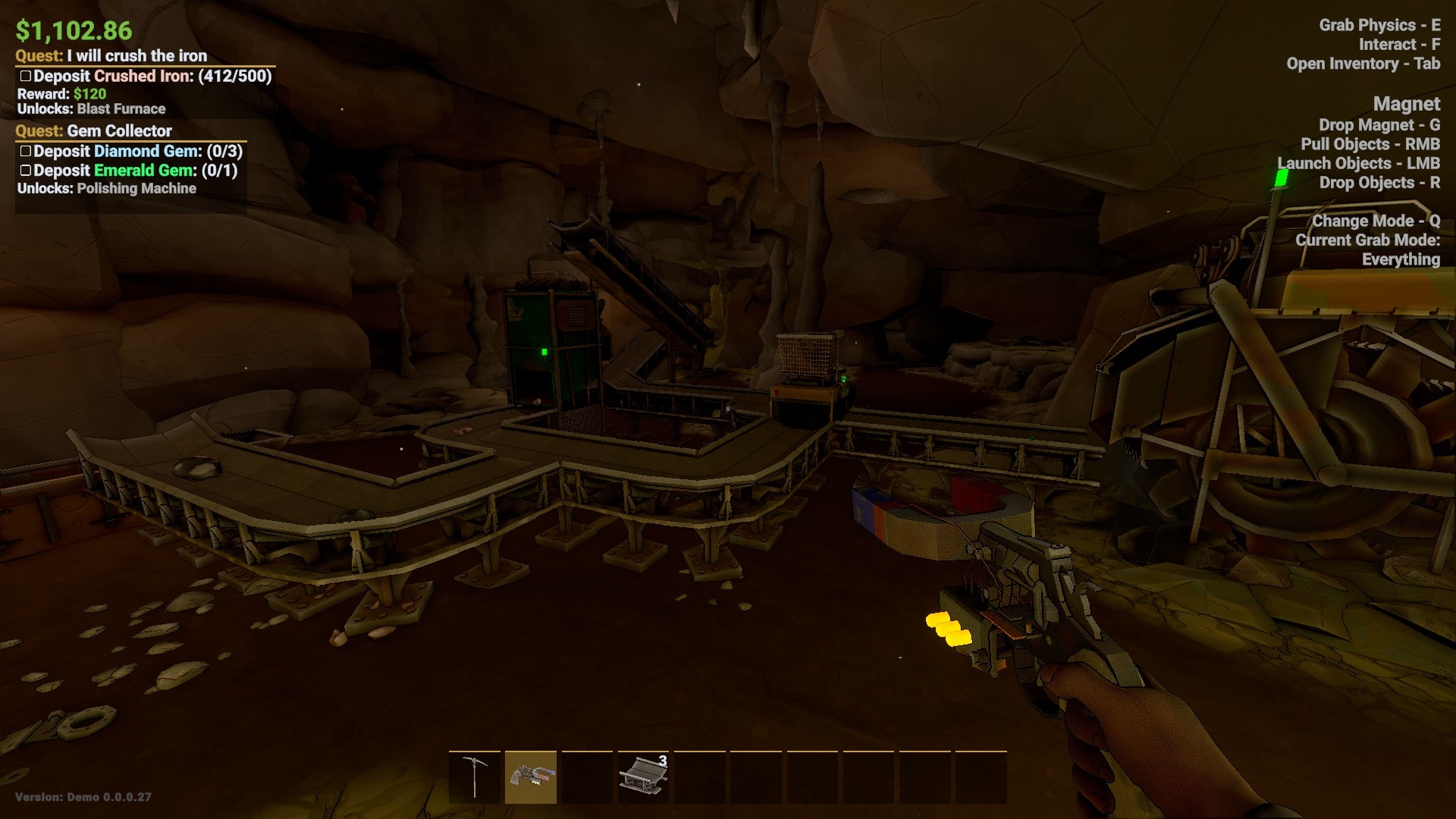
Task: Tick the Deposit Diamond Gem objective checkbox
Action: [x=26, y=151]
